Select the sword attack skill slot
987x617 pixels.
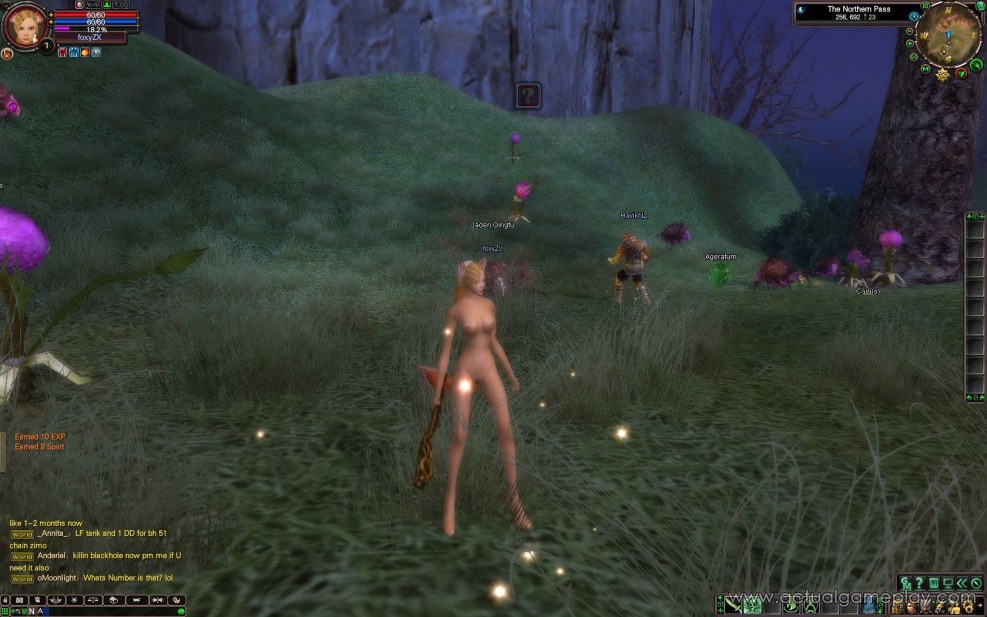[x=733, y=604]
